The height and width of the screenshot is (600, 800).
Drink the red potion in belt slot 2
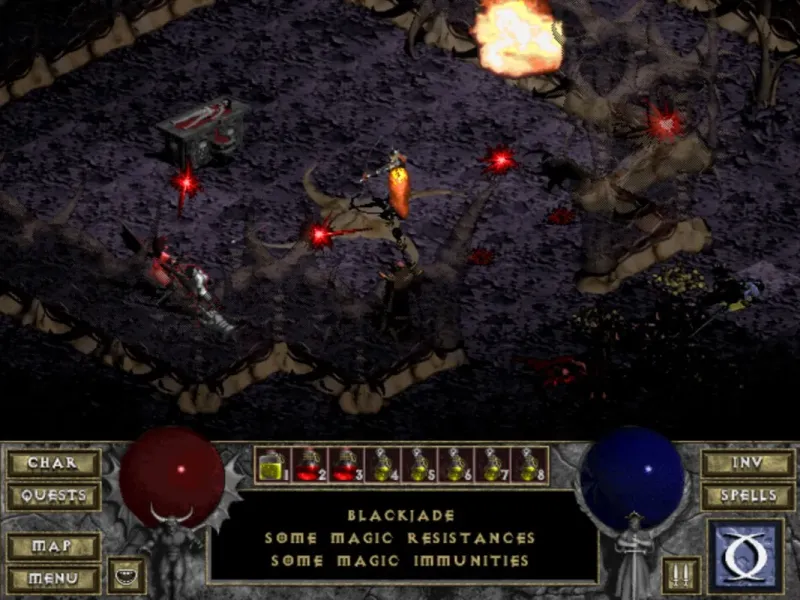(308, 465)
